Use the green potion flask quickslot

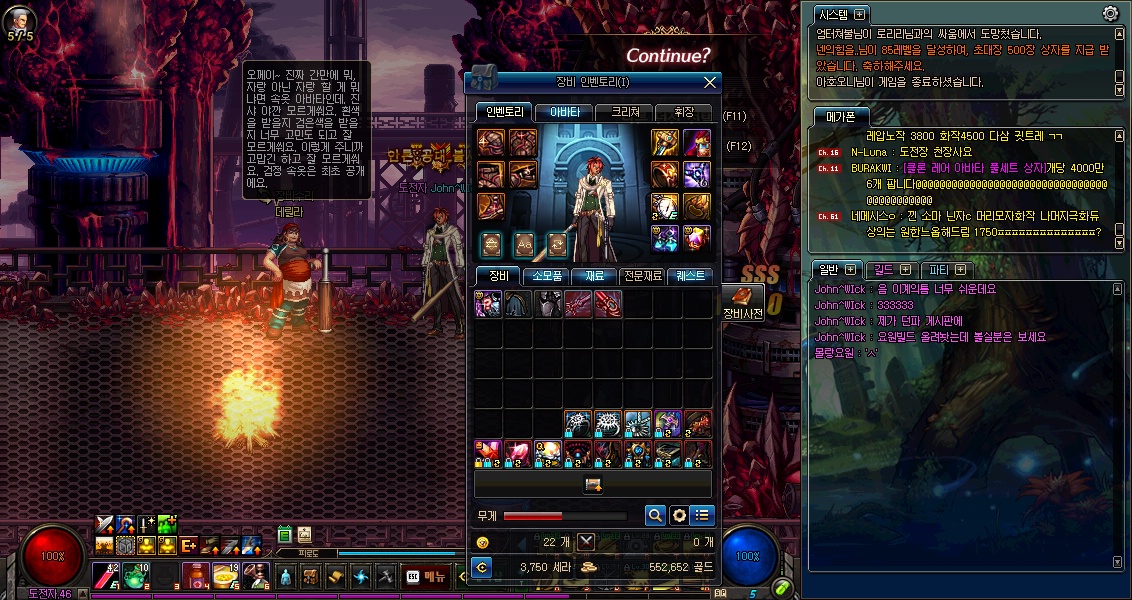[135, 576]
